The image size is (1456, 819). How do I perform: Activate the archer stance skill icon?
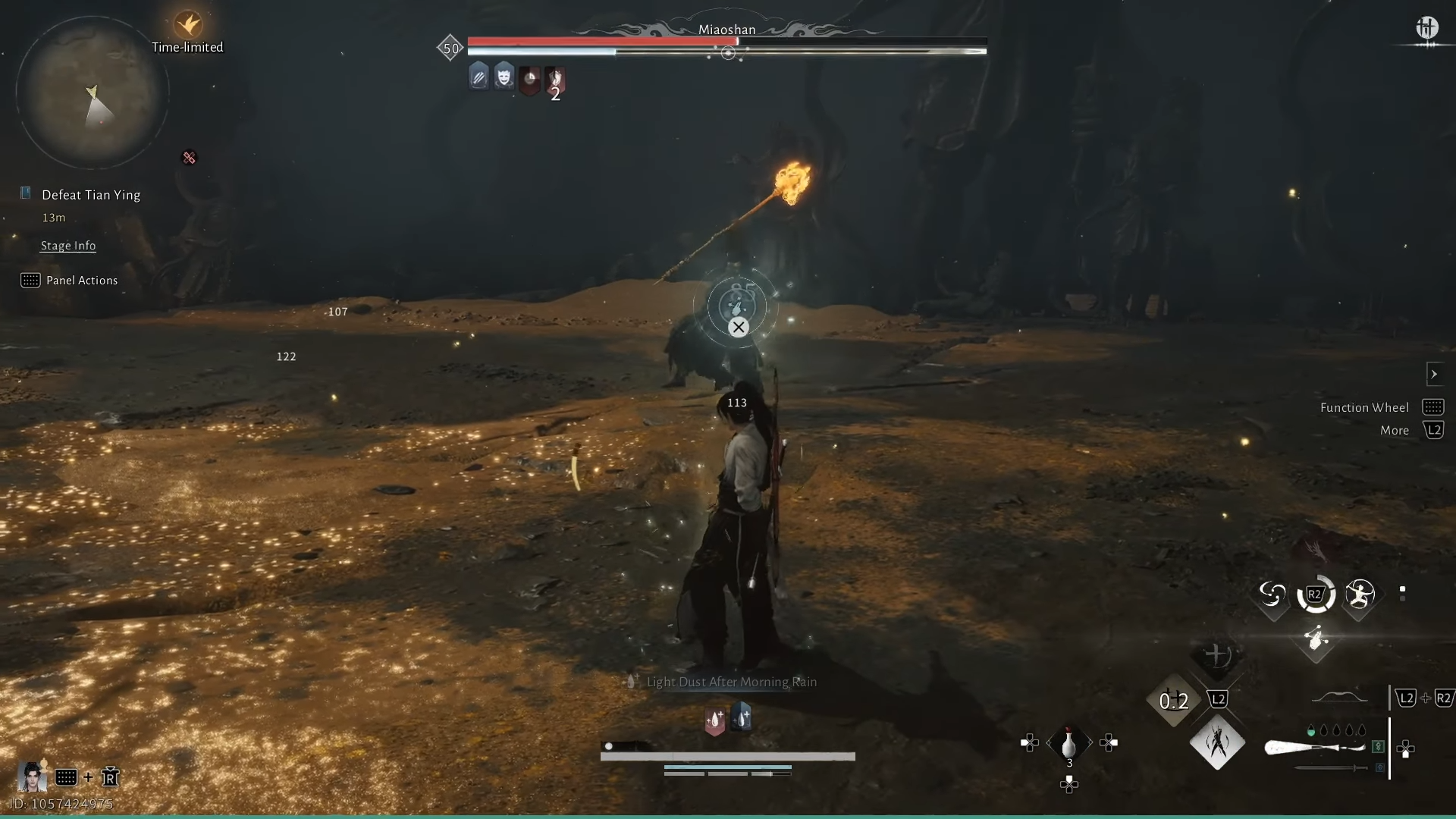pos(1360,595)
